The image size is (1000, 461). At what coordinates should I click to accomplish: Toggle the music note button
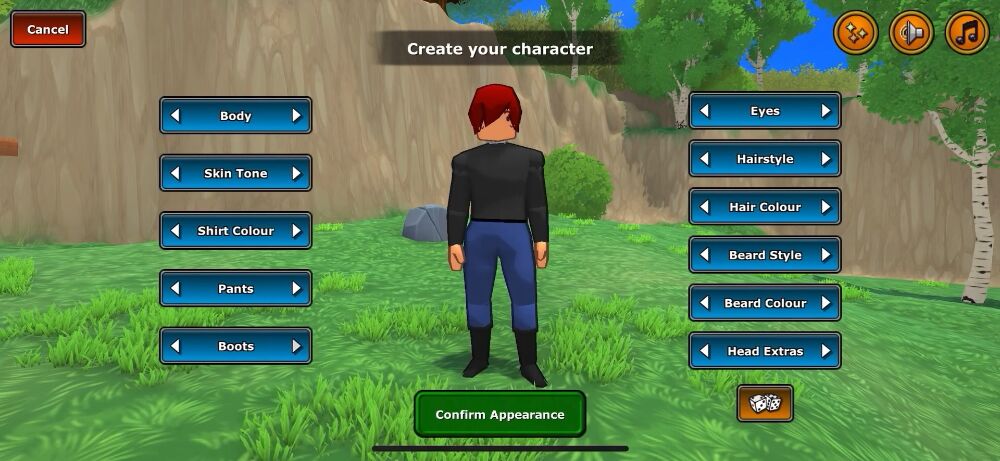966,33
